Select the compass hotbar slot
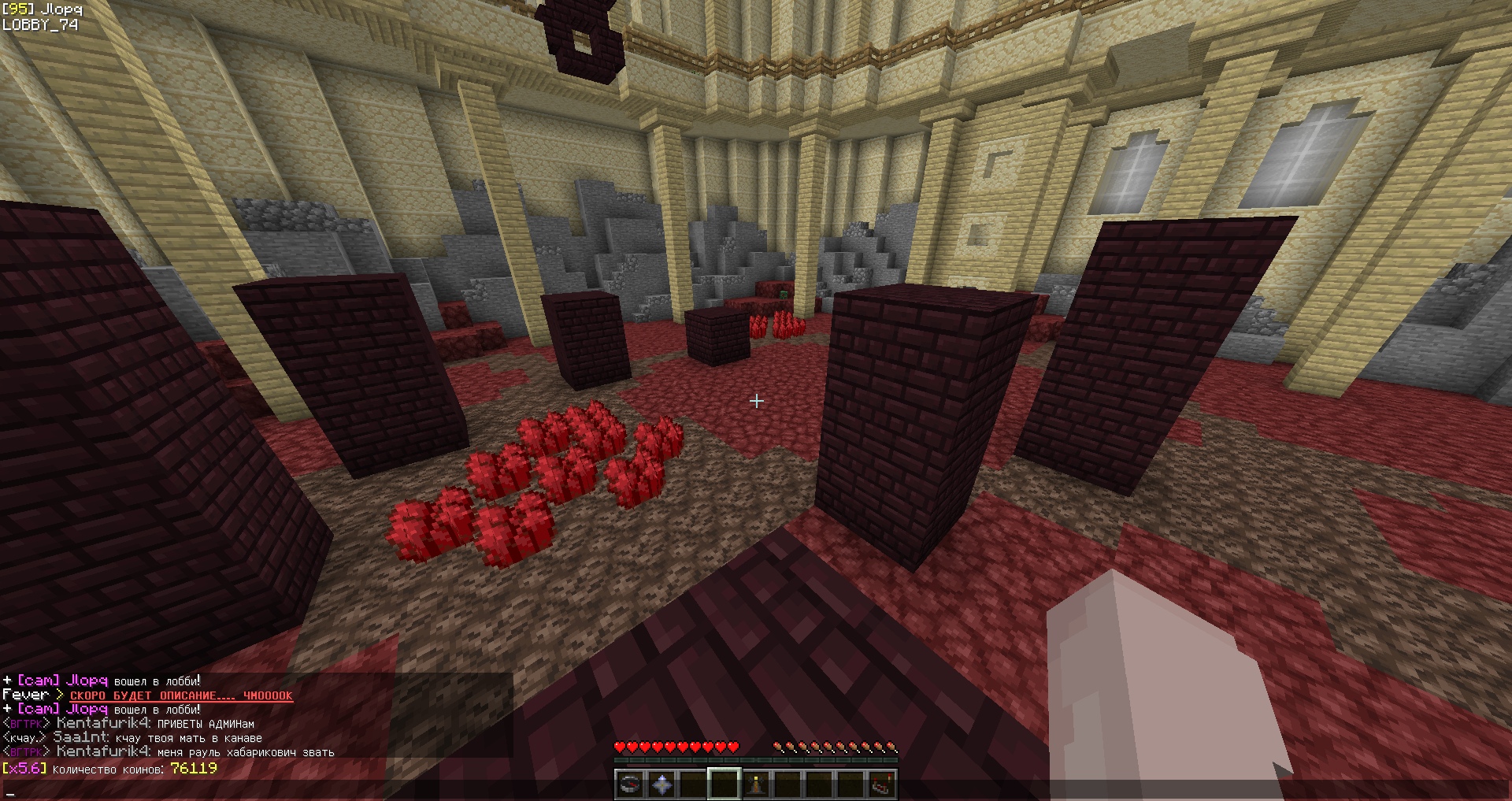The image size is (1512, 801). point(630,784)
